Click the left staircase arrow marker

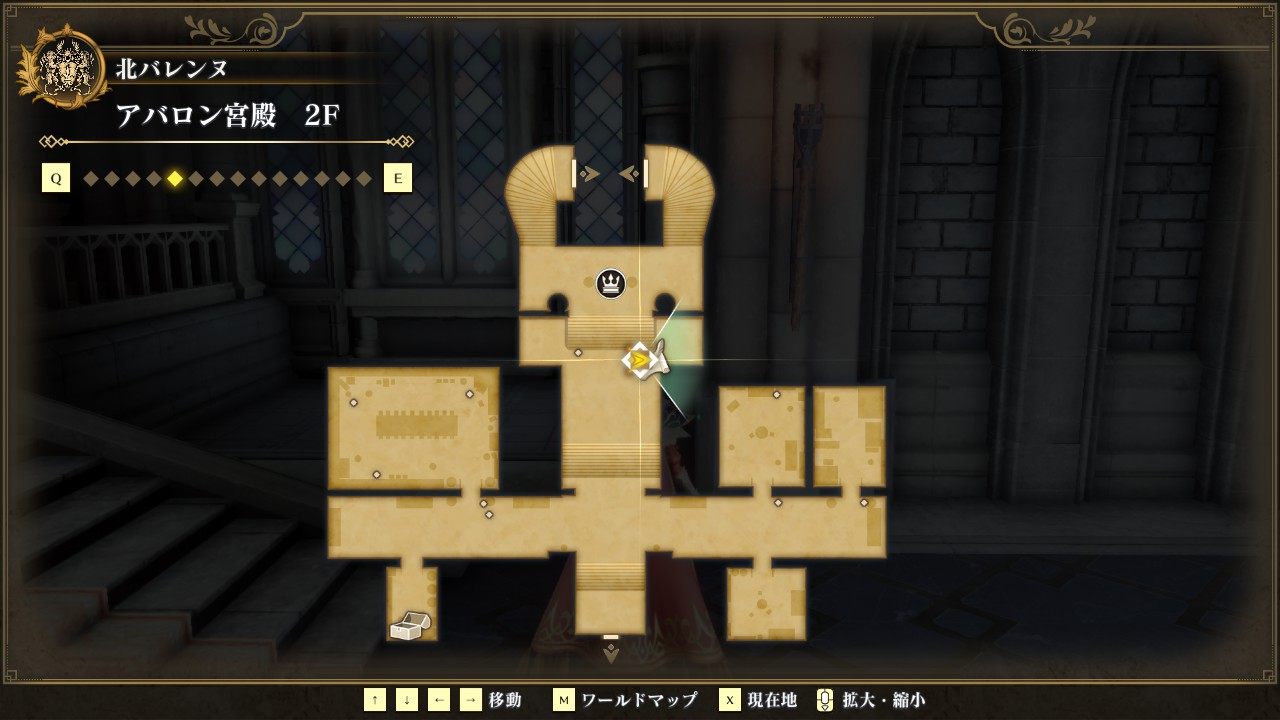[x=587, y=174]
